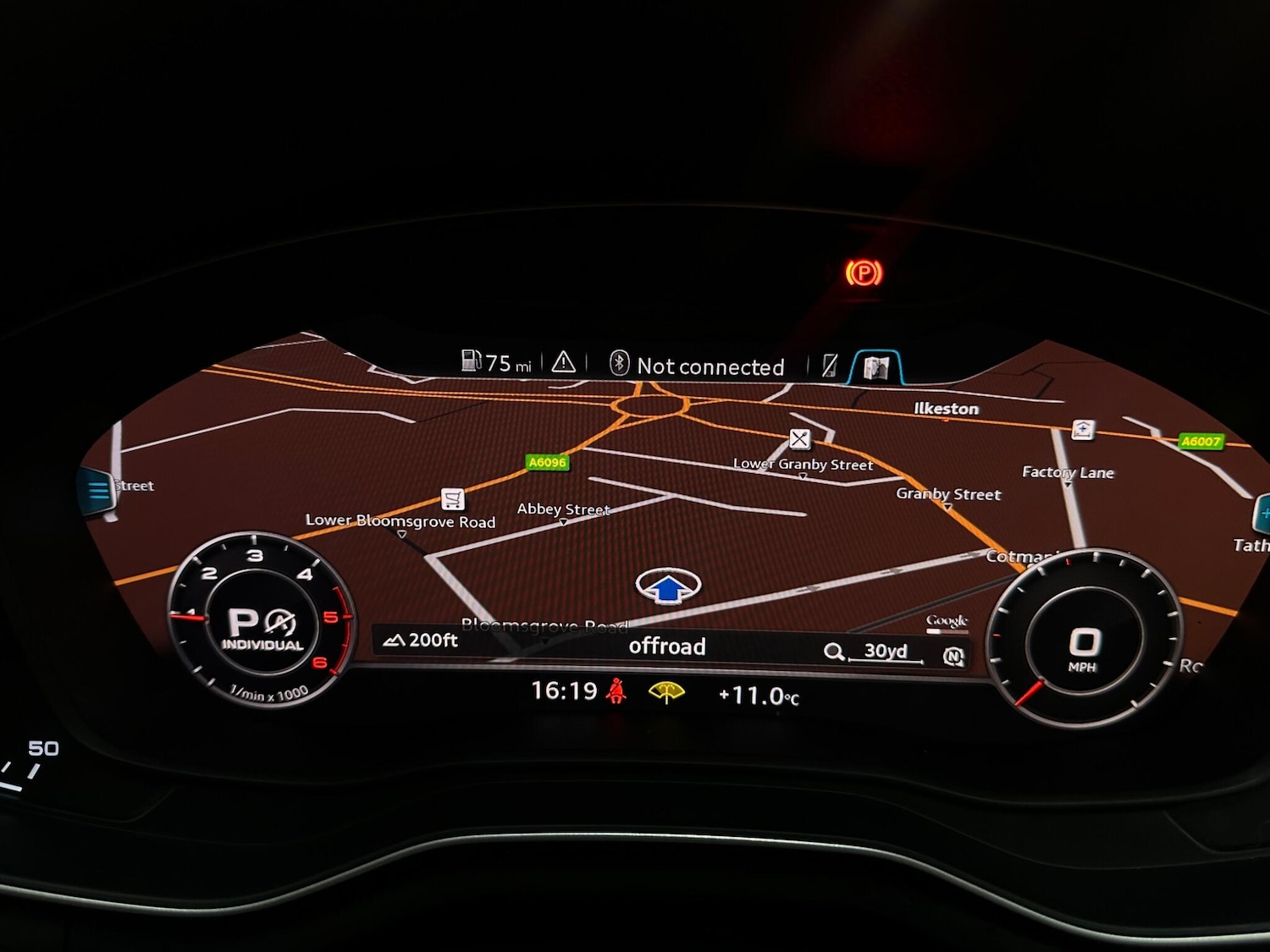Select the restaurant marker near Lower Granby Street
This screenshot has width=1270, height=952.
pyautogui.click(x=799, y=438)
